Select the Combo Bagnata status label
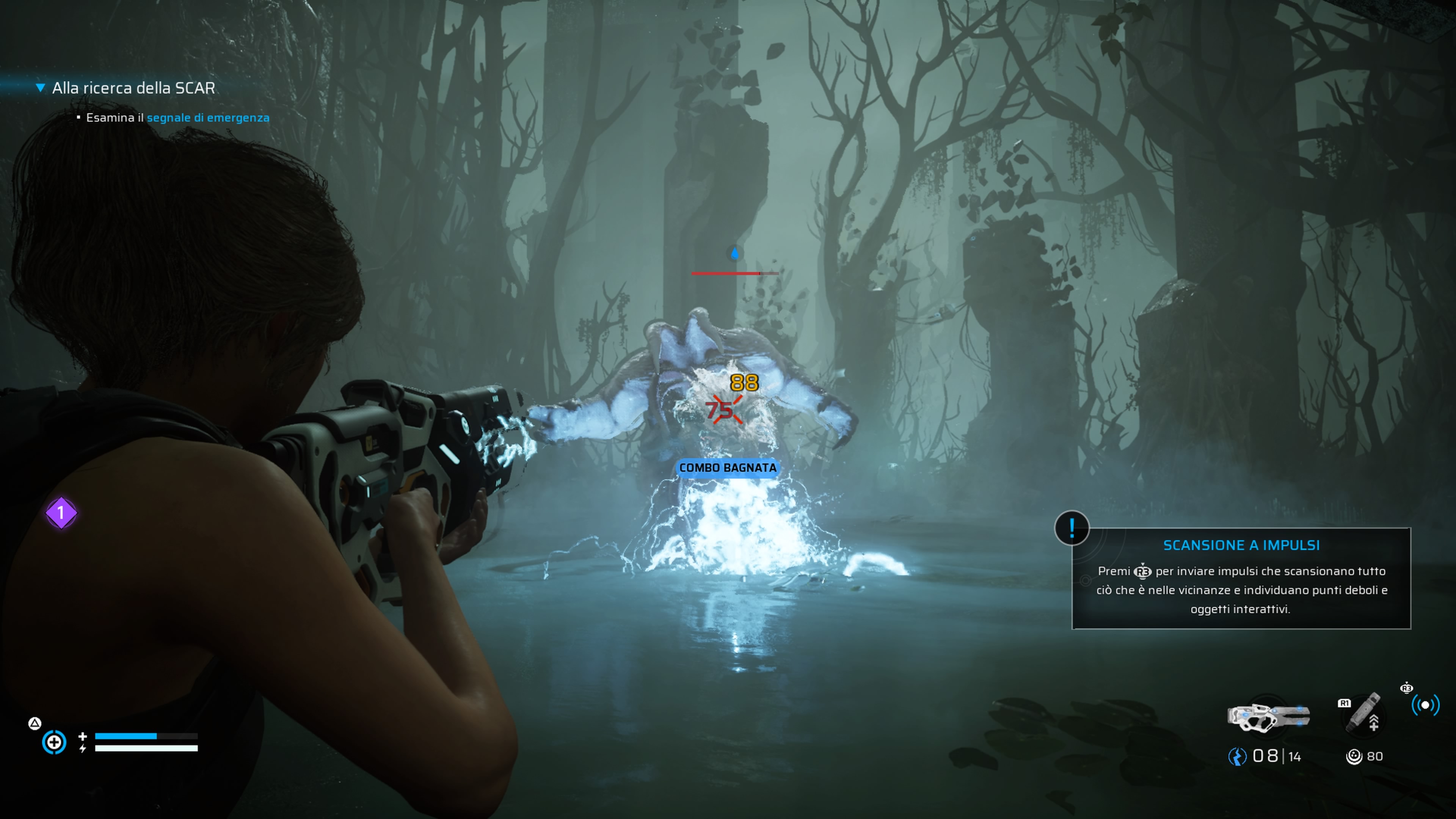1456x819 pixels. click(728, 468)
